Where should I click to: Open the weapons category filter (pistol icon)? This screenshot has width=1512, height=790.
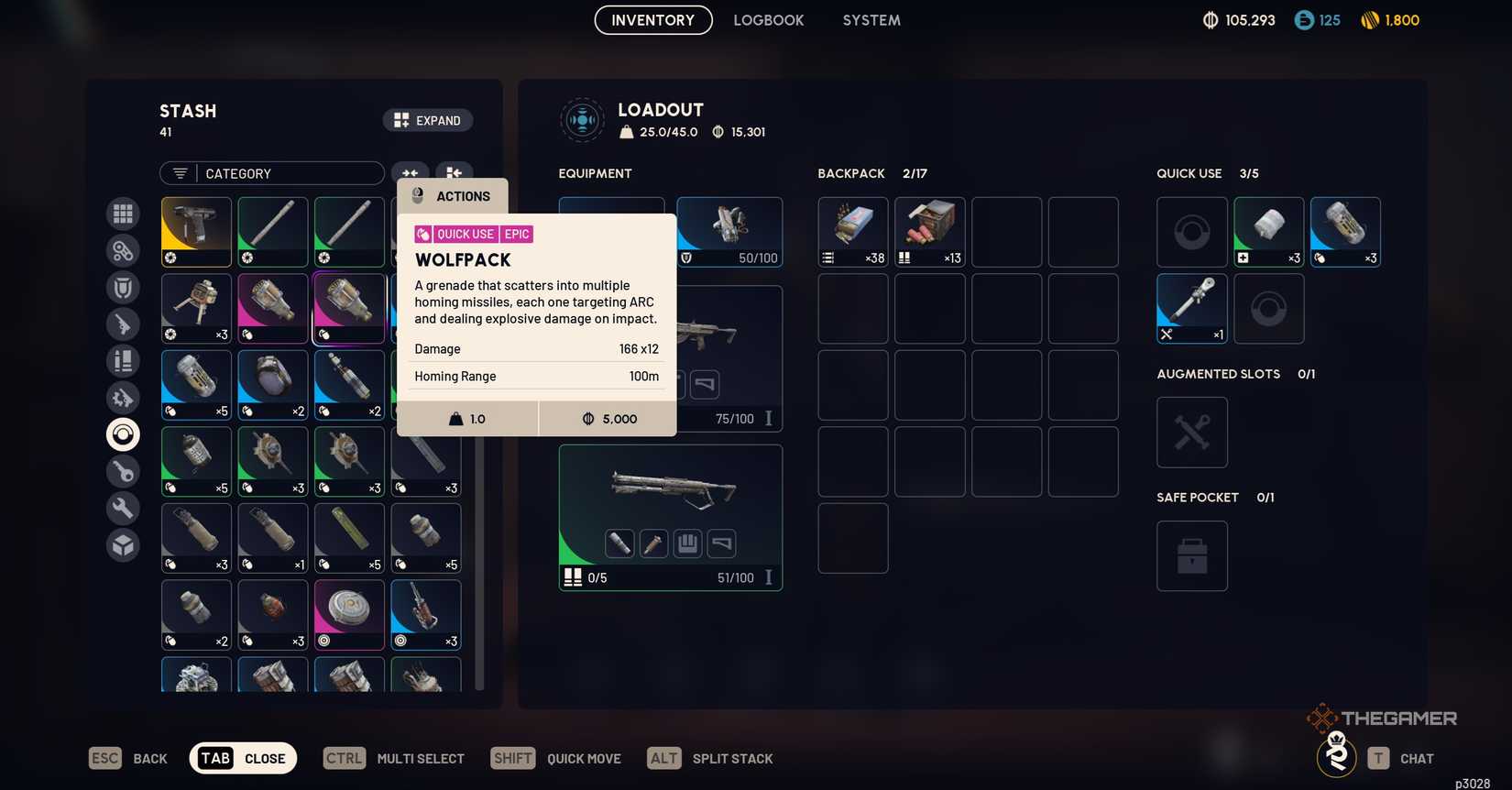click(123, 324)
